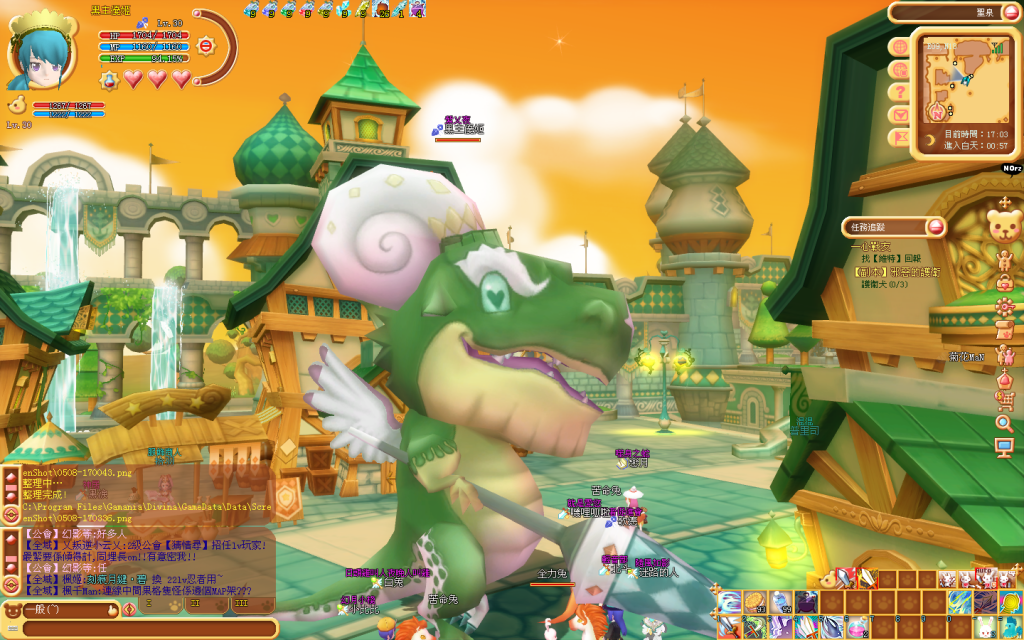
Task: Click the chat text input field
Action: point(148,628)
